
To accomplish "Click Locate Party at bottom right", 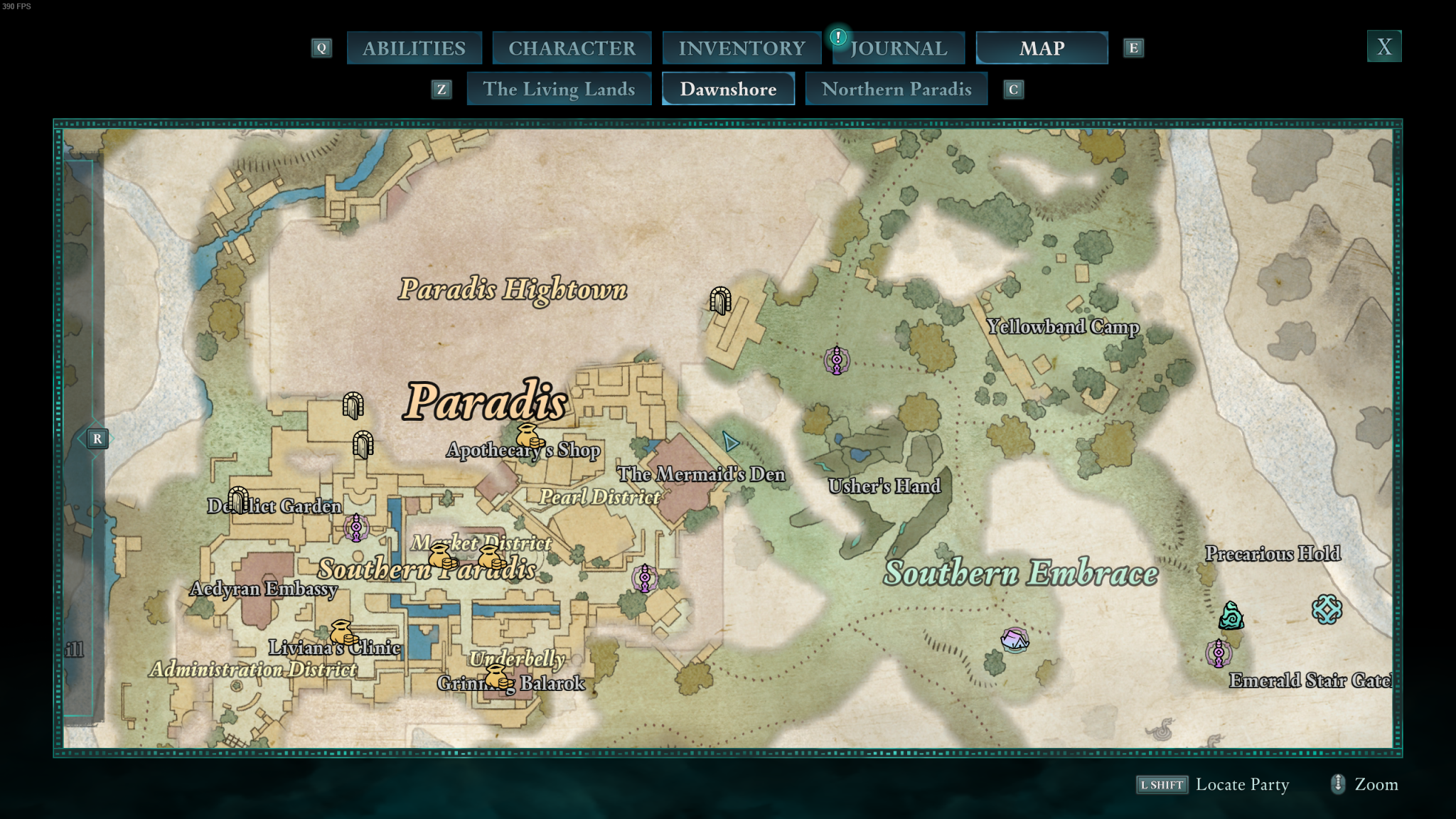I will click(1242, 785).
